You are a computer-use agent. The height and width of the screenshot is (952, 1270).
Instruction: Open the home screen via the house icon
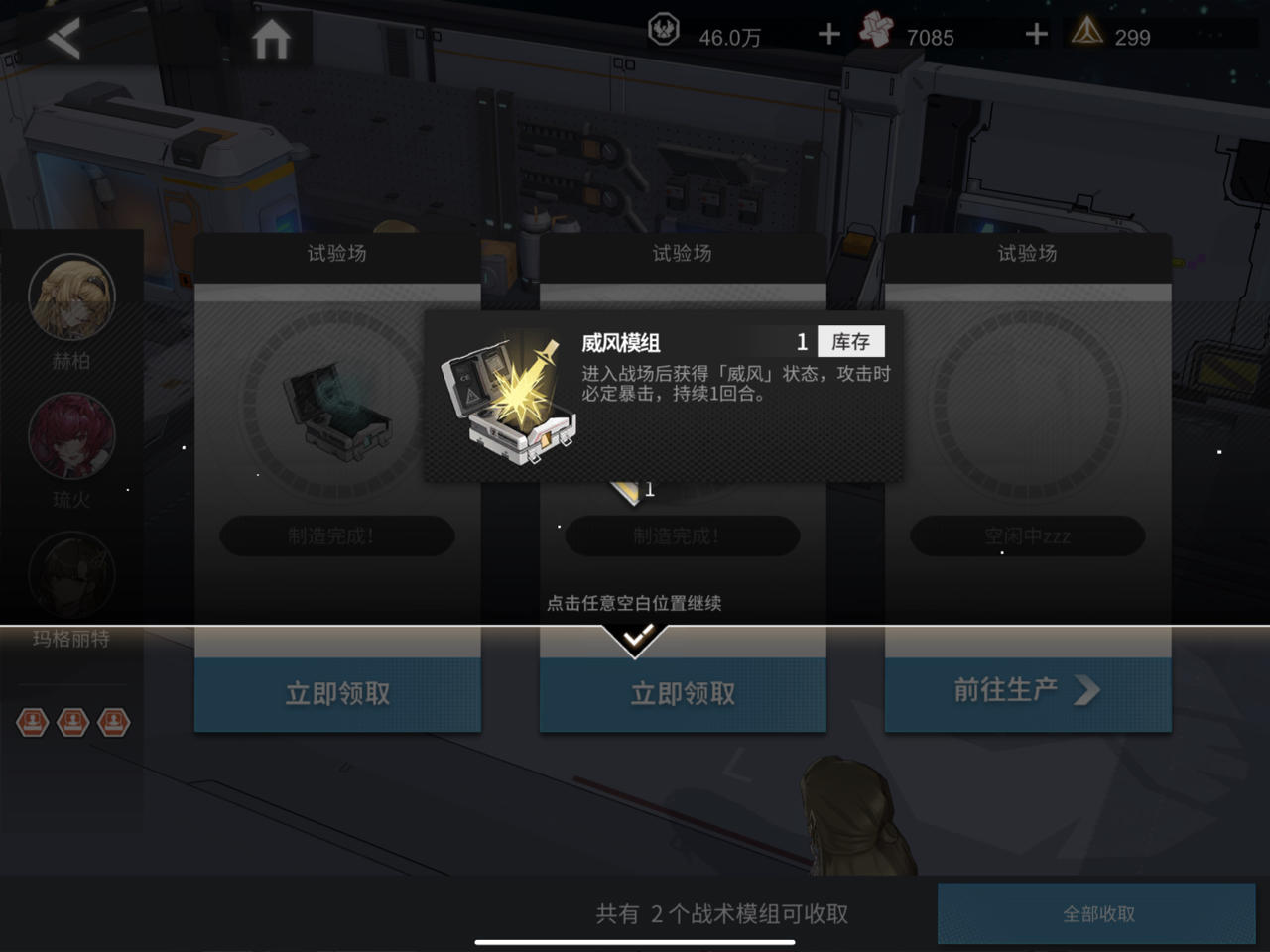tap(272, 37)
